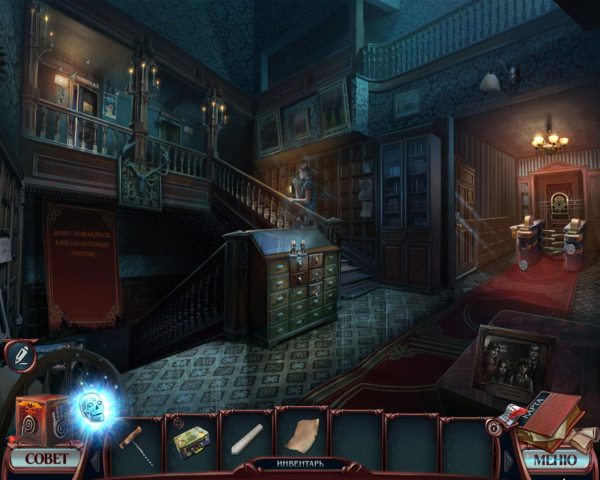Open the red puzzle box icon
Screen dimensions: 600x480
tap(39, 417)
